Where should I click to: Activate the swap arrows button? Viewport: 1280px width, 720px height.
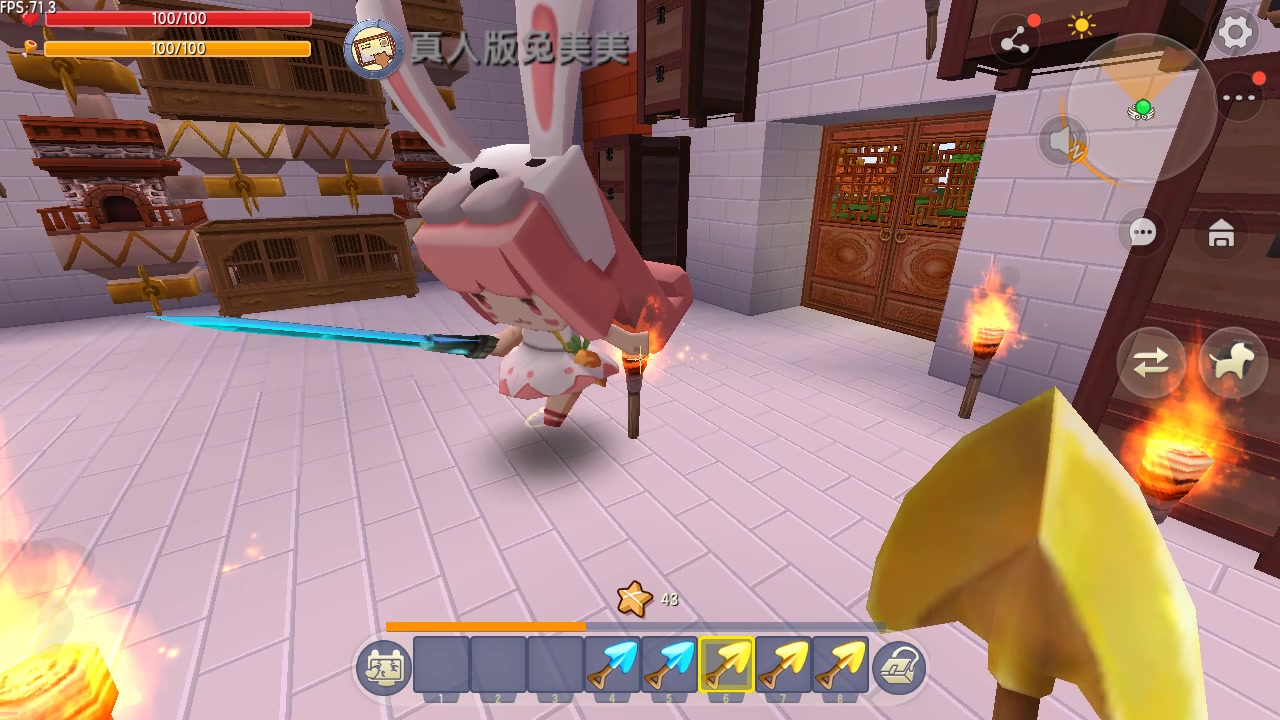pyautogui.click(x=1151, y=362)
